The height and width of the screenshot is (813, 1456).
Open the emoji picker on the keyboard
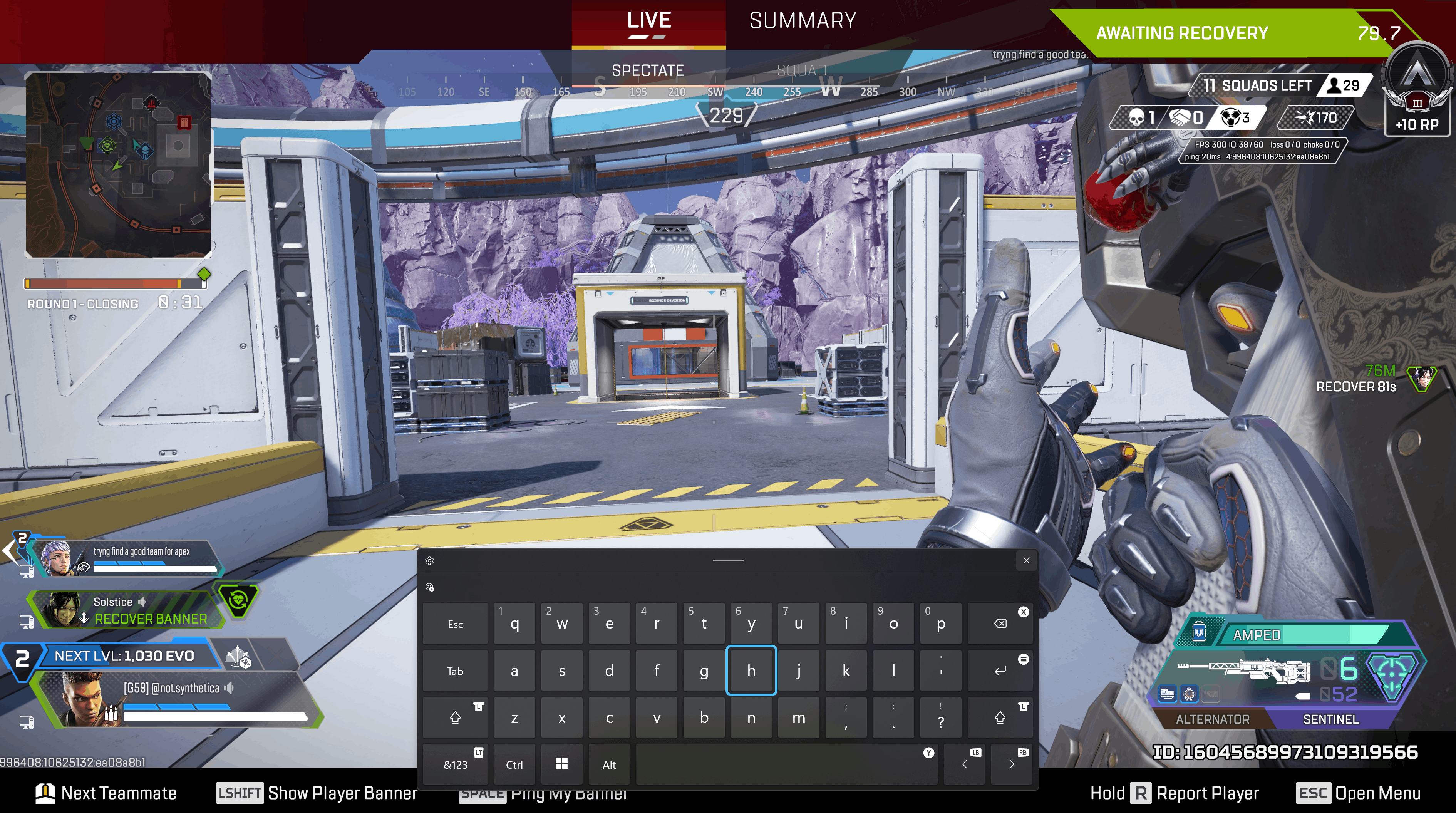[x=431, y=588]
